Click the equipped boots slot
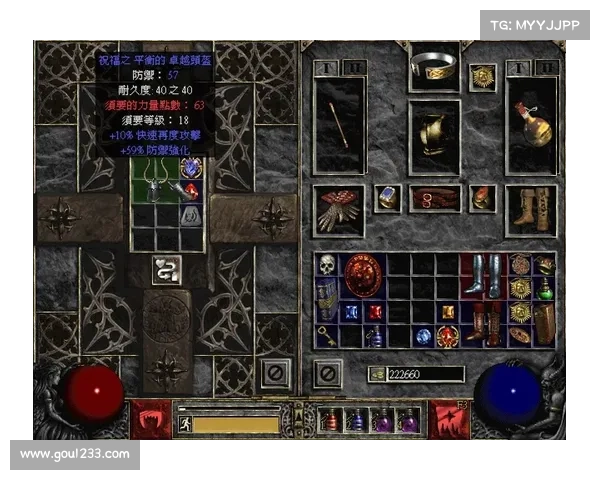Screen dimensions: 600x480 point(530,208)
